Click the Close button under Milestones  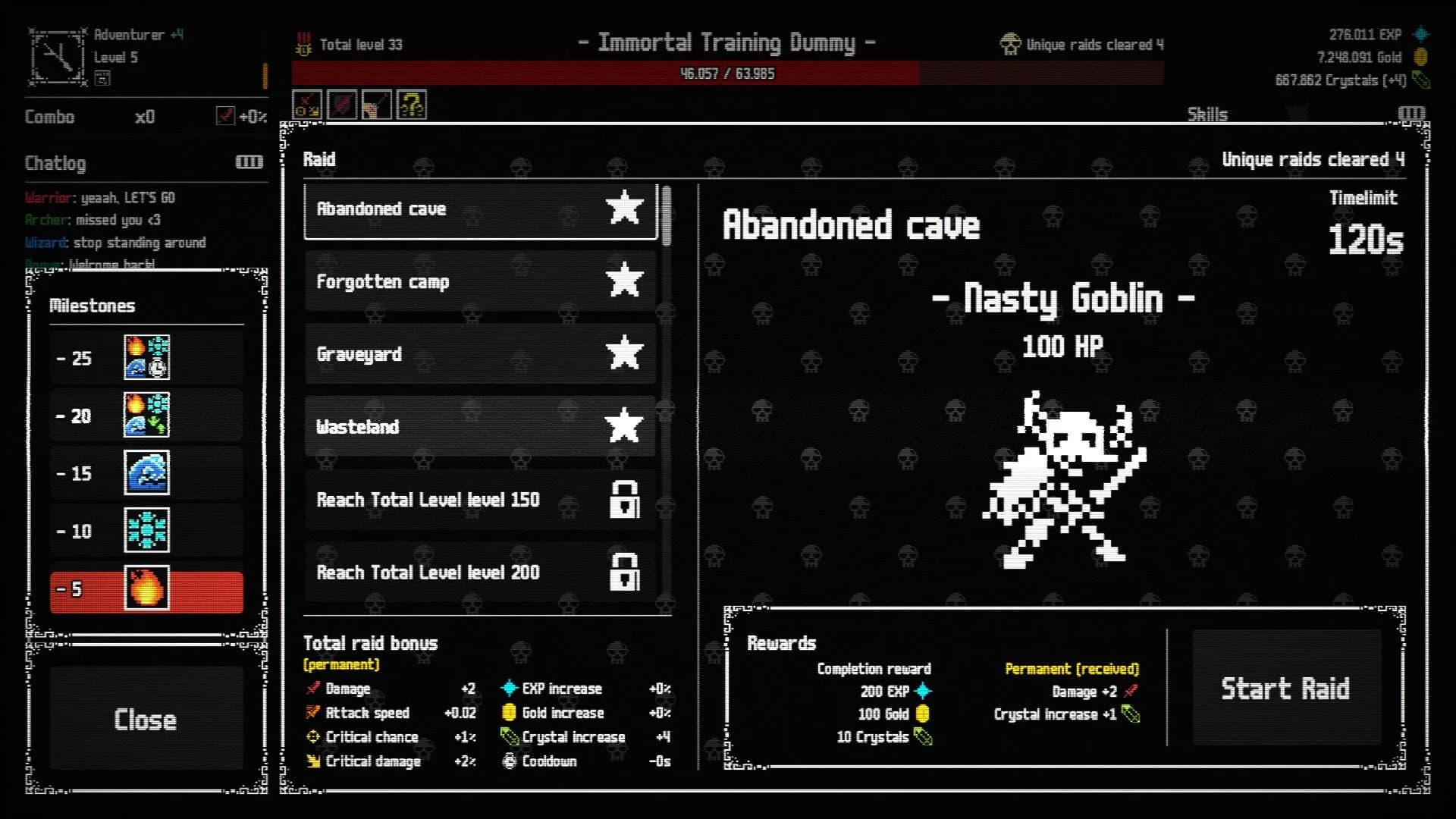pos(146,720)
